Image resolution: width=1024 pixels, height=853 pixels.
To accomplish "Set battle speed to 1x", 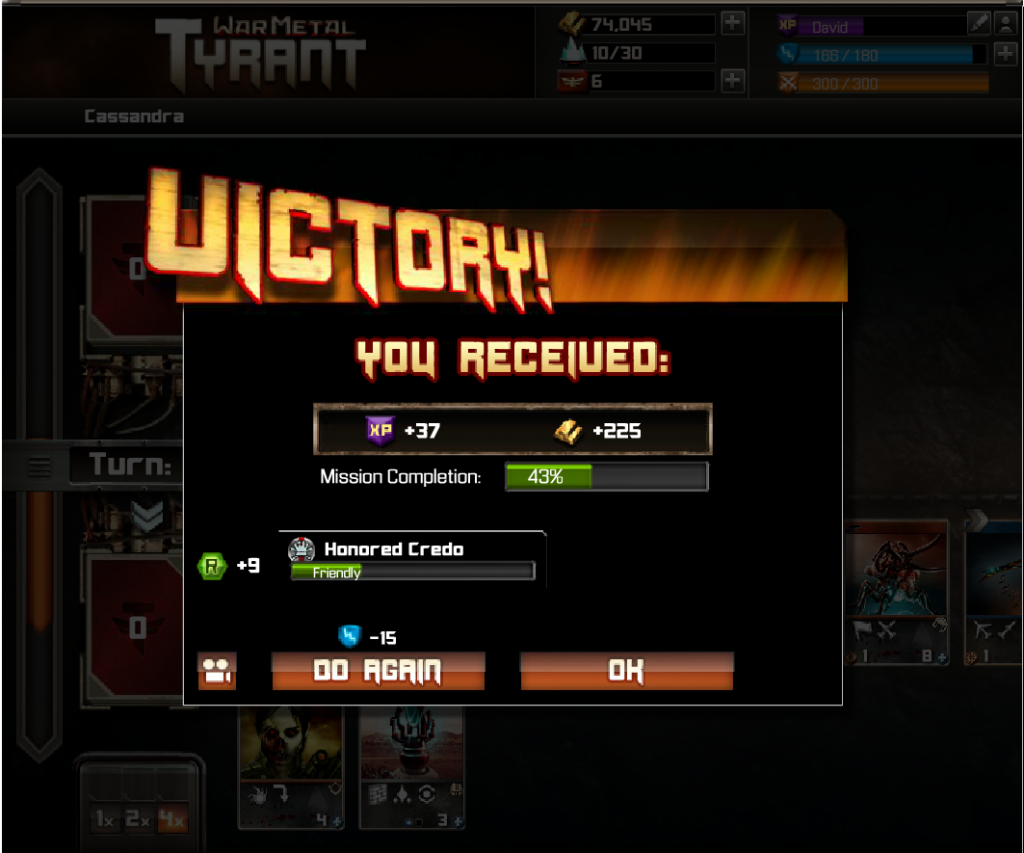I will coord(103,820).
